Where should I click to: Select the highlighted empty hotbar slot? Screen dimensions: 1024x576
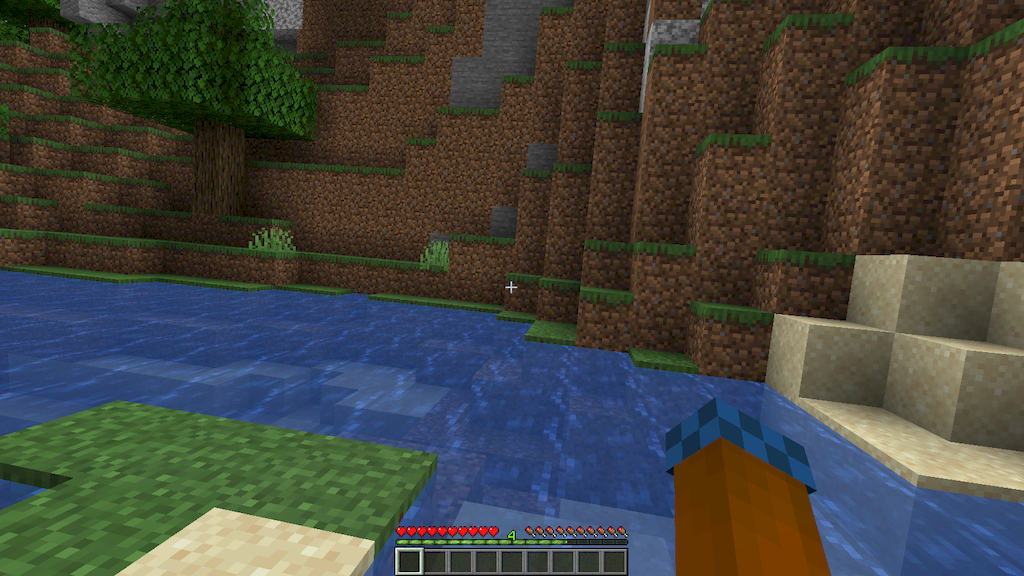pos(408,562)
